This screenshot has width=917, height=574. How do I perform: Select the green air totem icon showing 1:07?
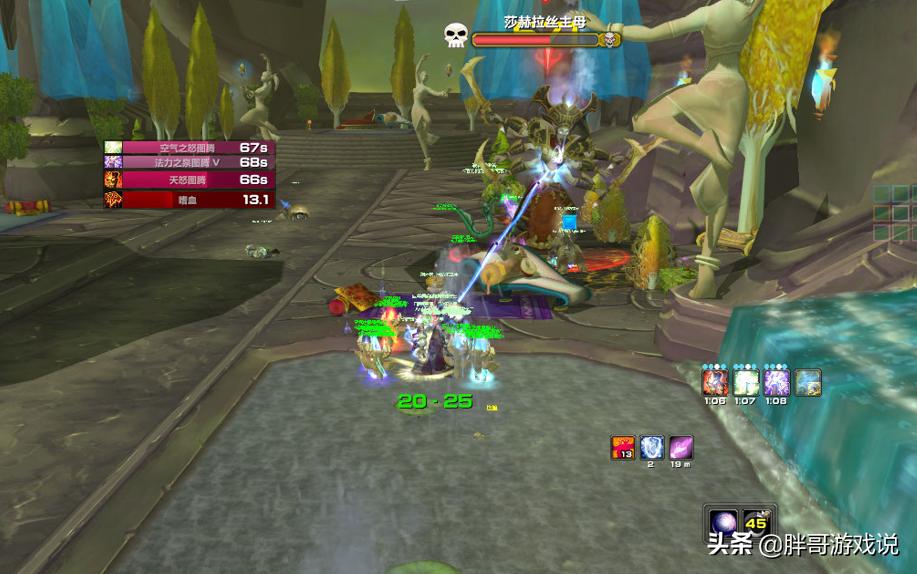pos(746,382)
